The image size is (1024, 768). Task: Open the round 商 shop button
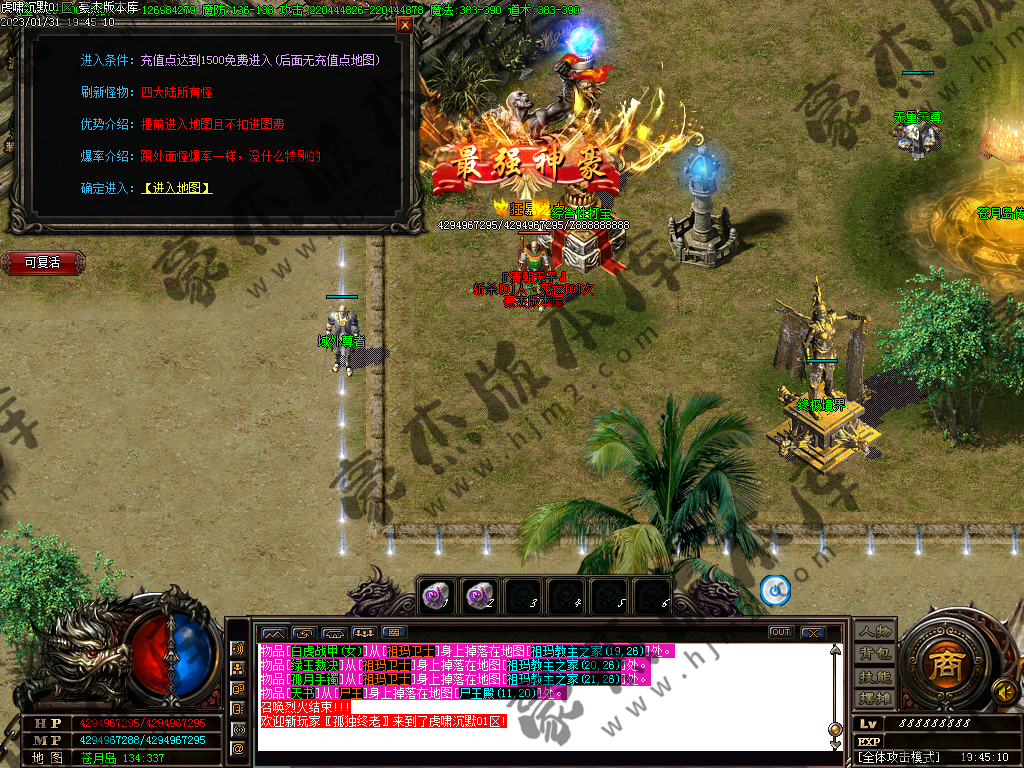click(941, 663)
